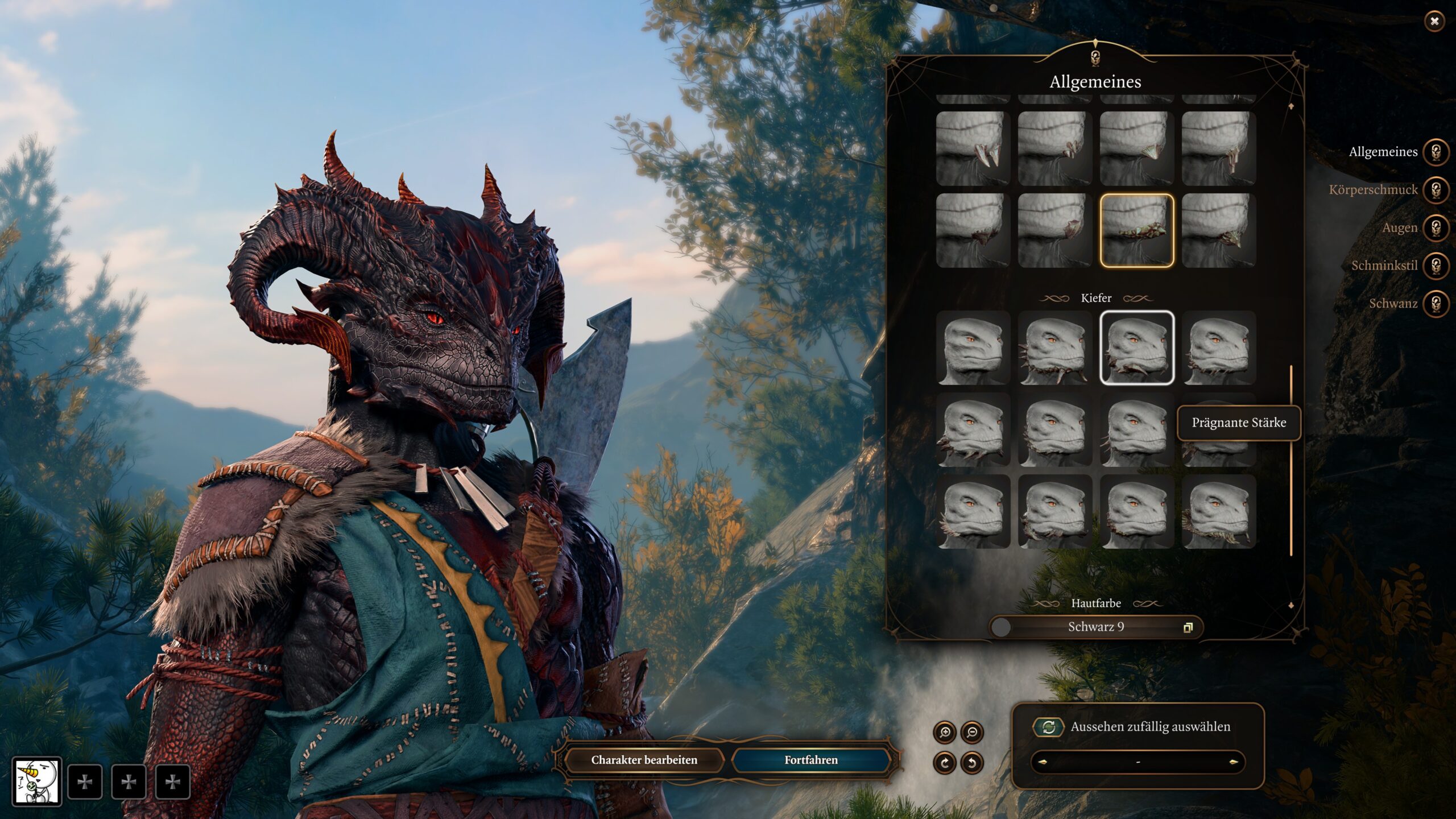Viewport: 1456px width, 819px height.
Task: Select the Schwanz category
Action: (x=1436, y=304)
